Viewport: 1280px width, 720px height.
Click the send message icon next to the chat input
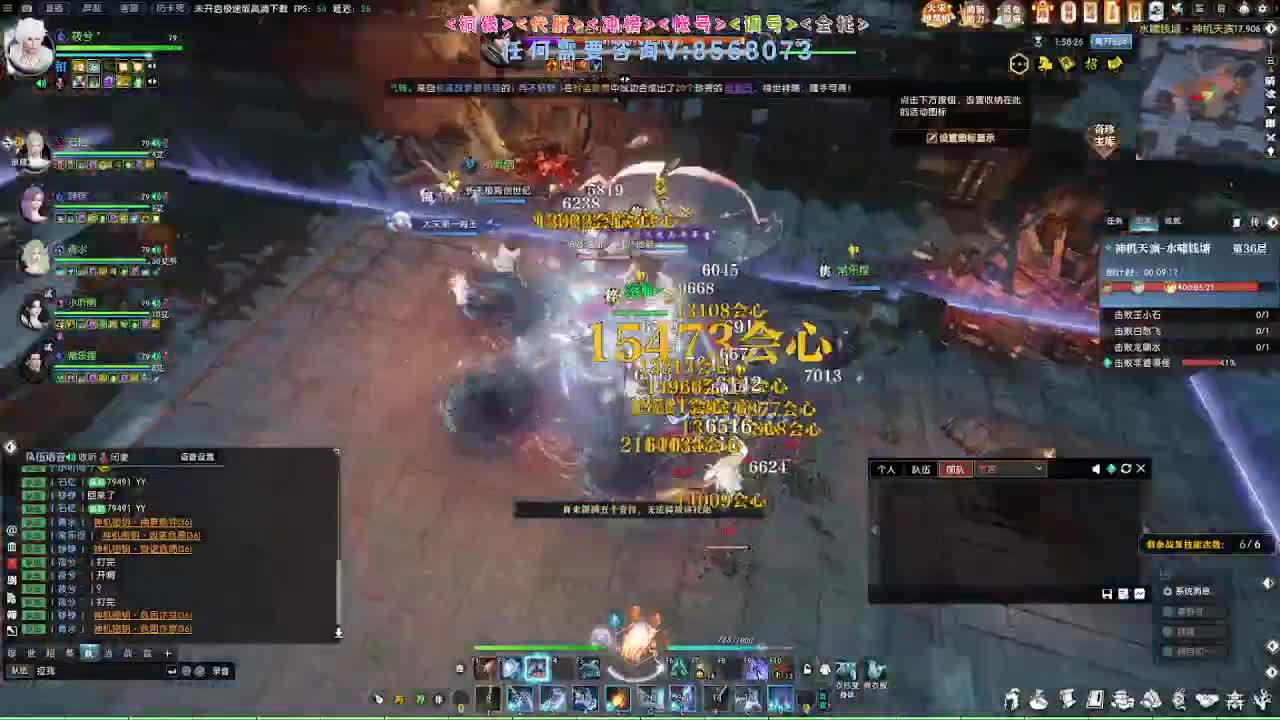pyautogui.click(x=172, y=670)
